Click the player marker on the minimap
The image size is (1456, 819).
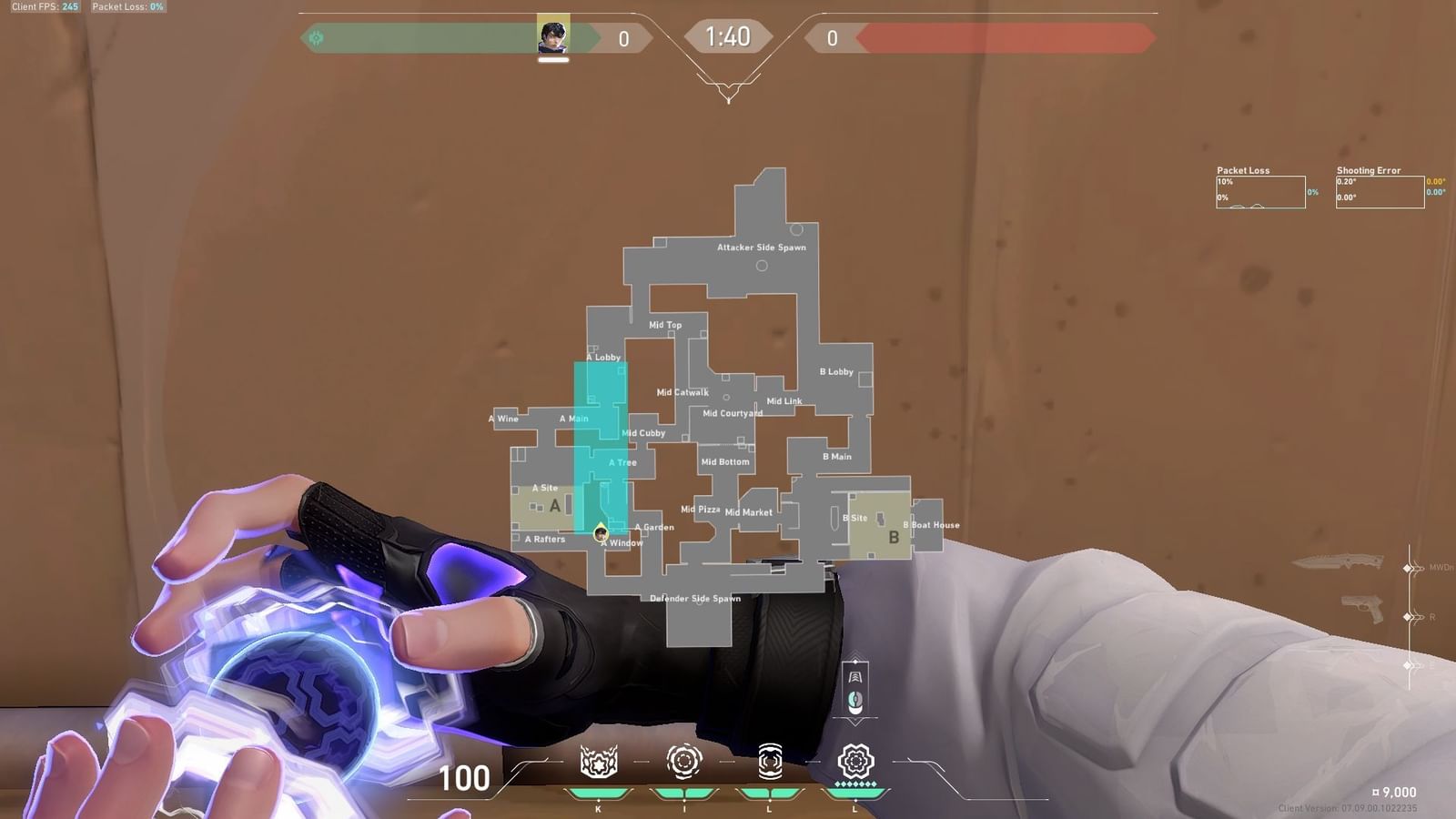pyautogui.click(x=601, y=532)
